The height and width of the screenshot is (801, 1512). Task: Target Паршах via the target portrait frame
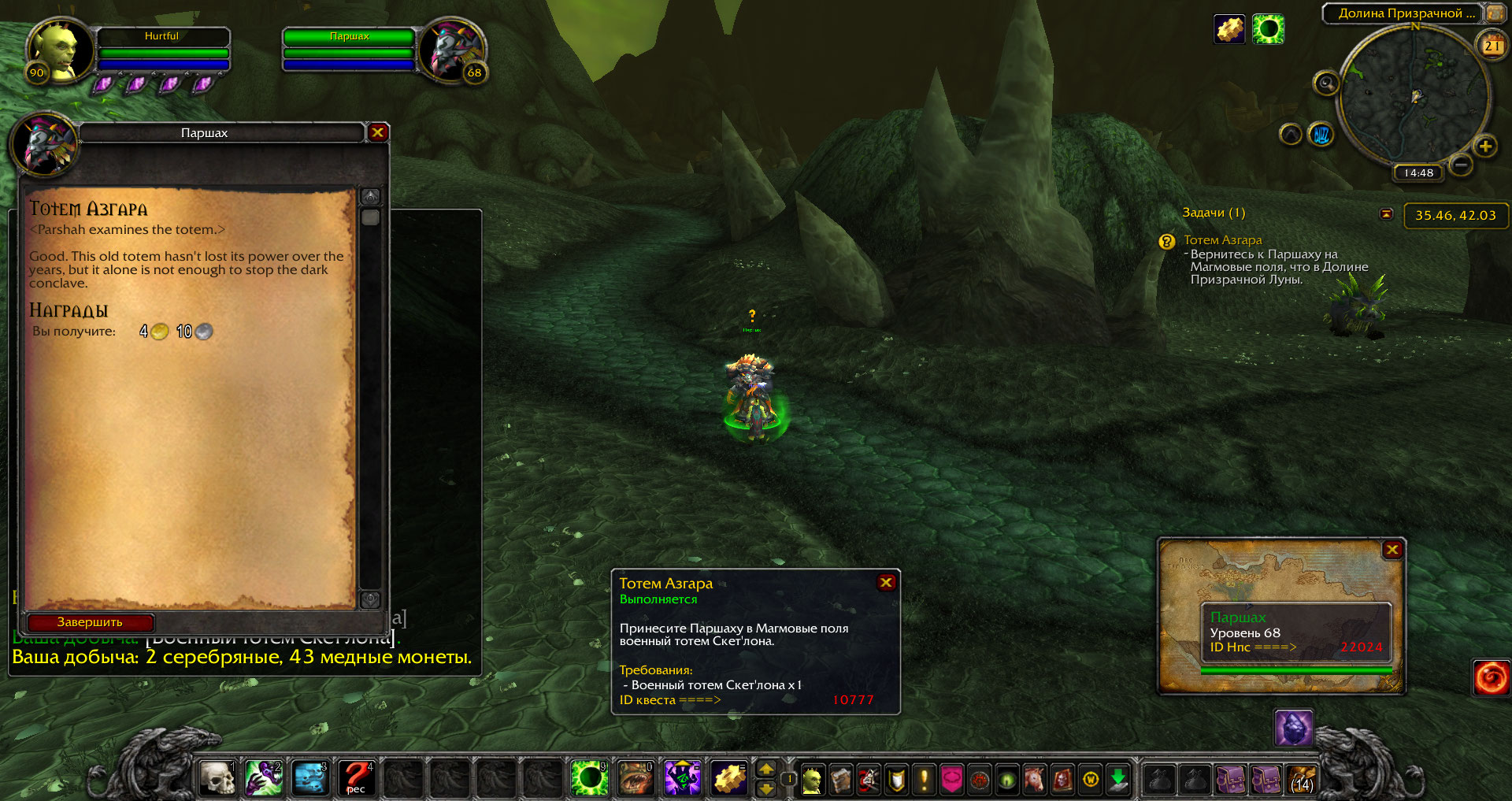[x=453, y=51]
